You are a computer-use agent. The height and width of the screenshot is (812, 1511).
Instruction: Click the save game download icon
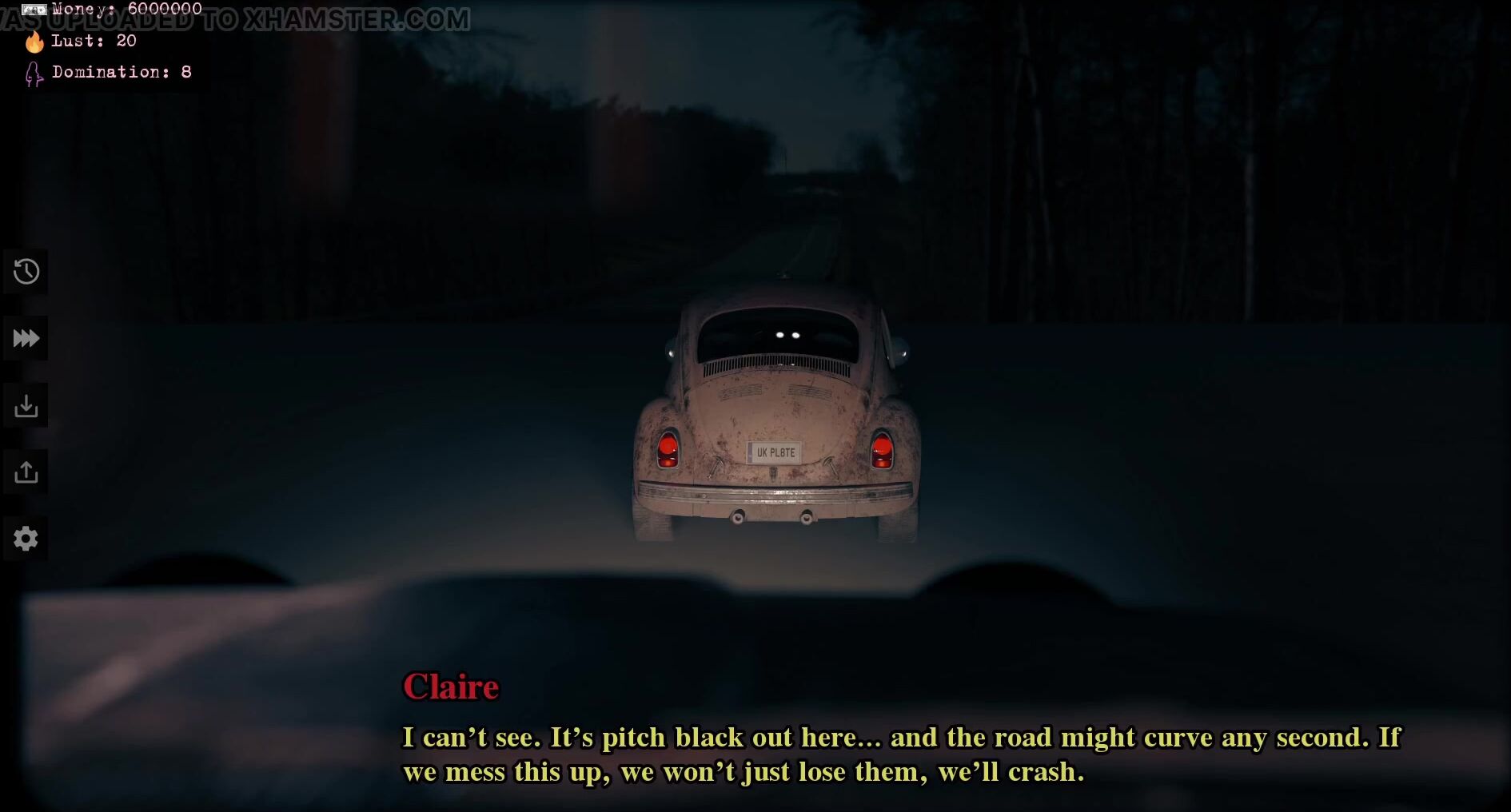click(26, 406)
